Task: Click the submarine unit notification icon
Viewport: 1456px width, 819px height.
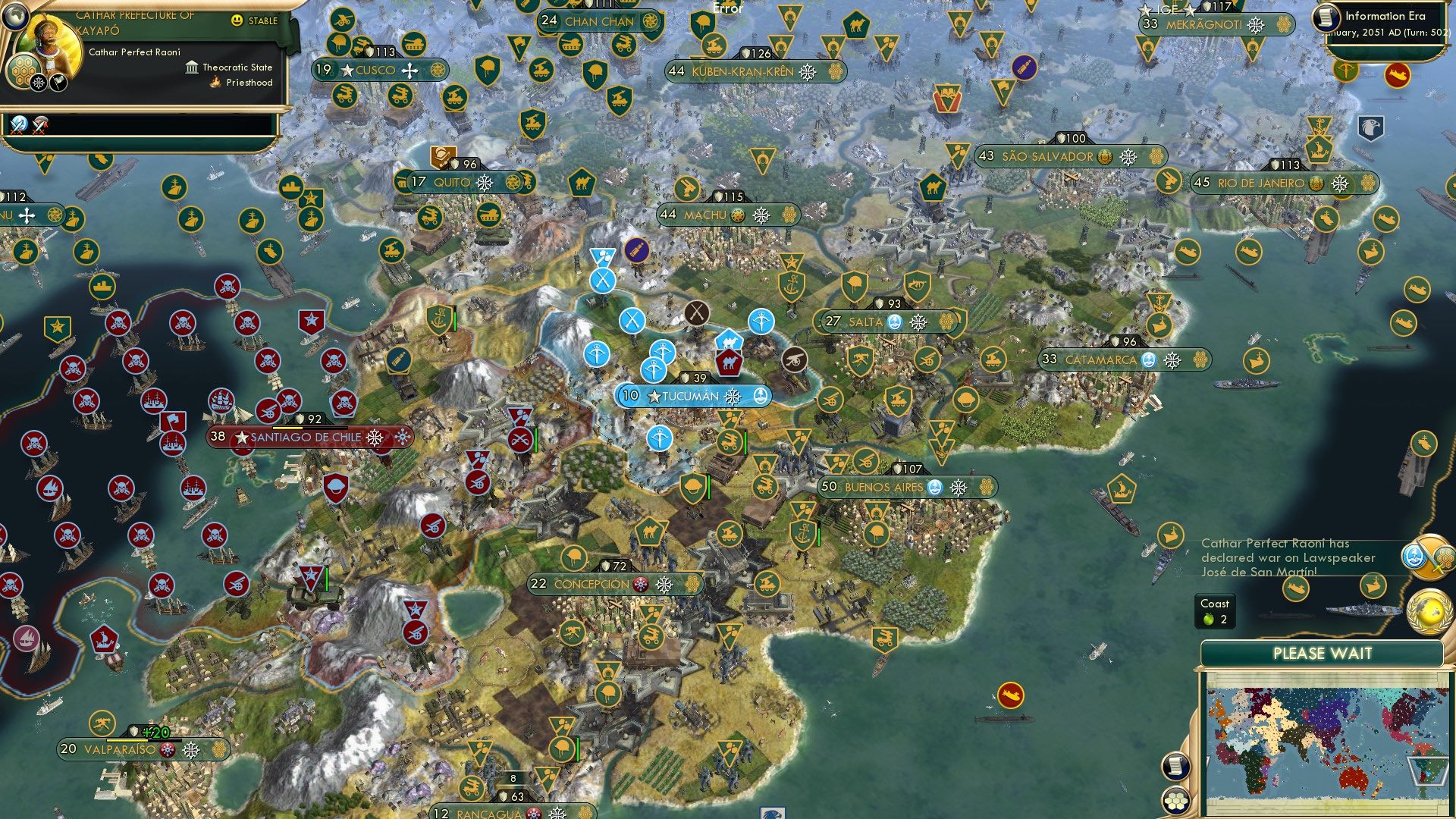Action: tap(1298, 588)
